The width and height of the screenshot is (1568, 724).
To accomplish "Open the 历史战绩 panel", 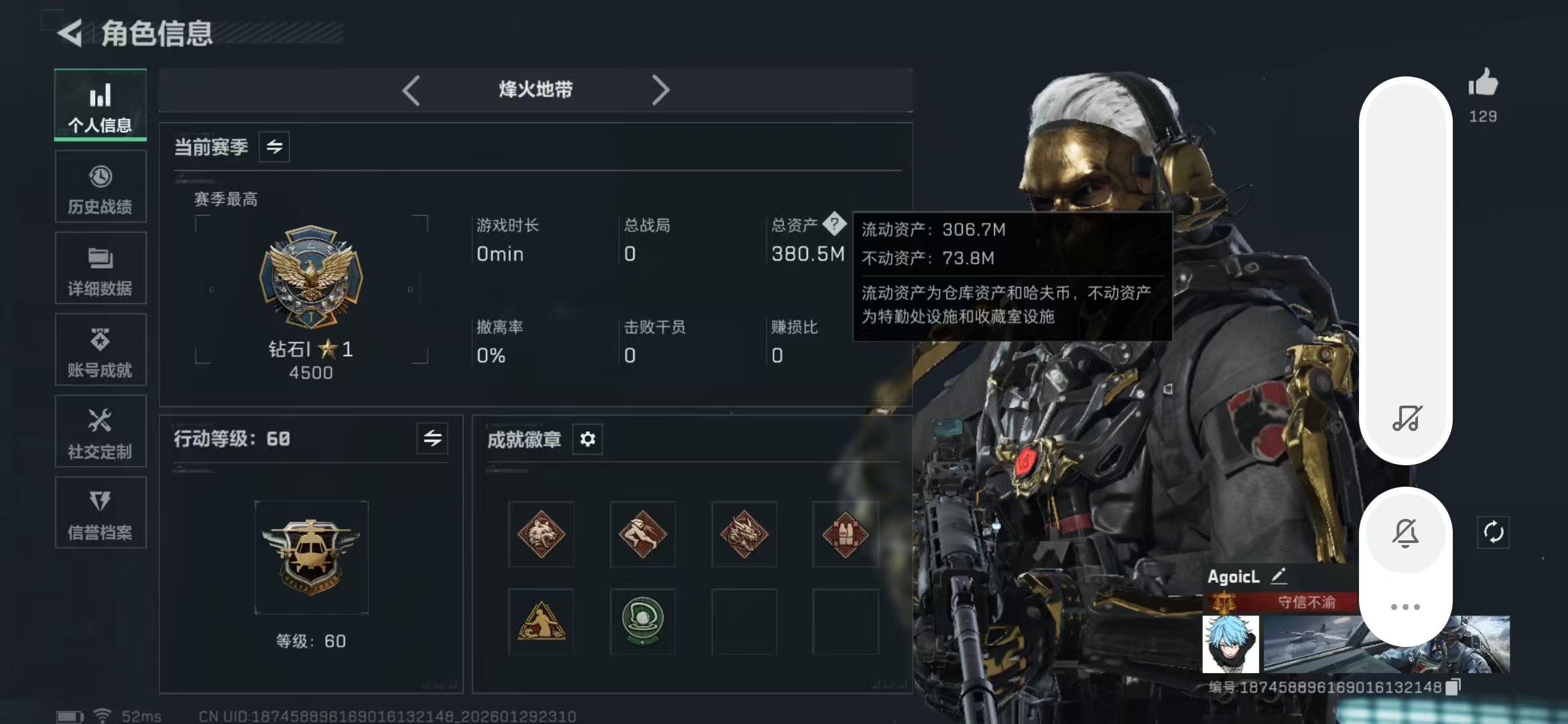I will pyautogui.click(x=100, y=186).
